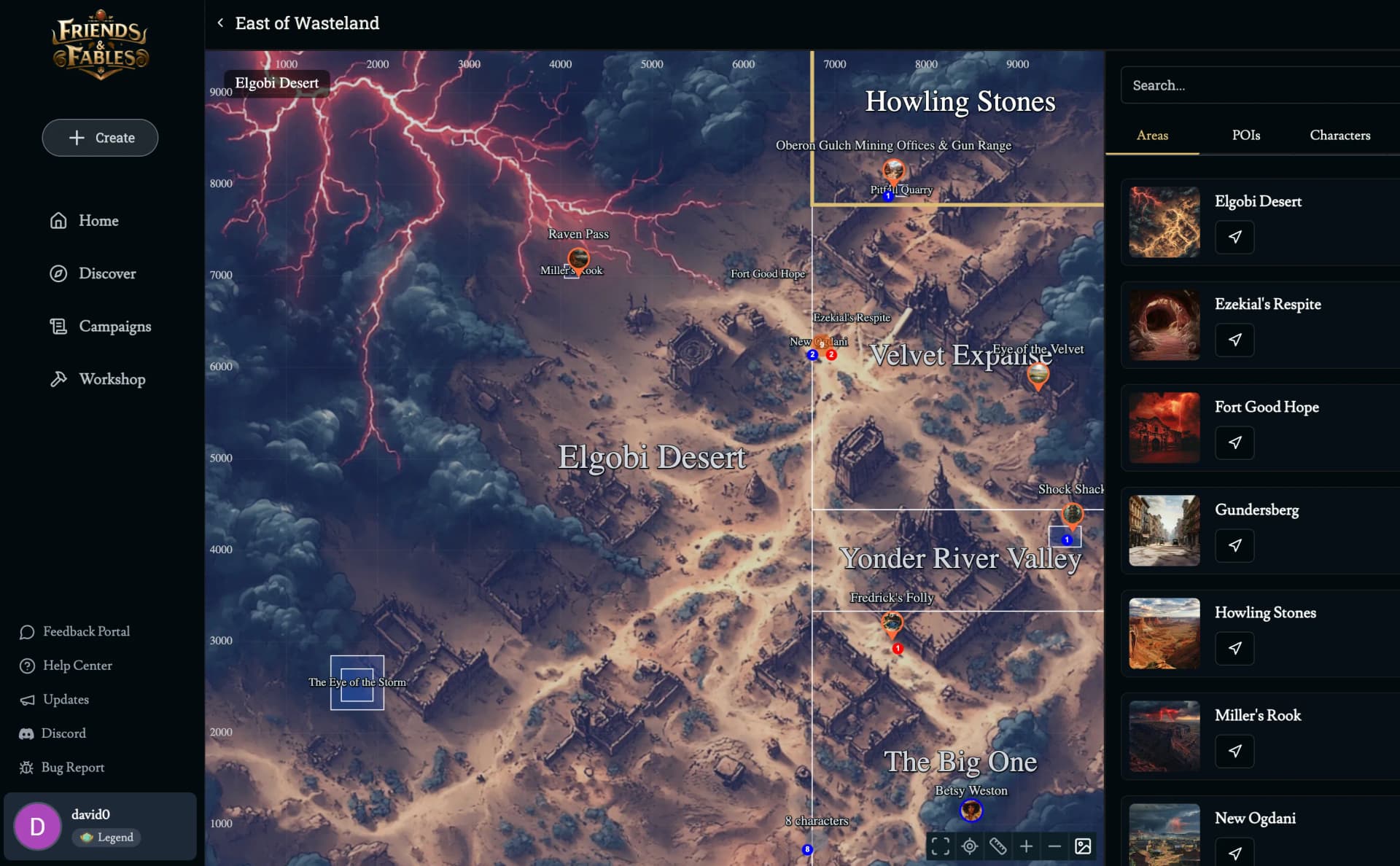Click the navigate arrow beside Howling Stones
The width and height of the screenshot is (1400, 866).
pyautogui.click(x=1234, y=648)
